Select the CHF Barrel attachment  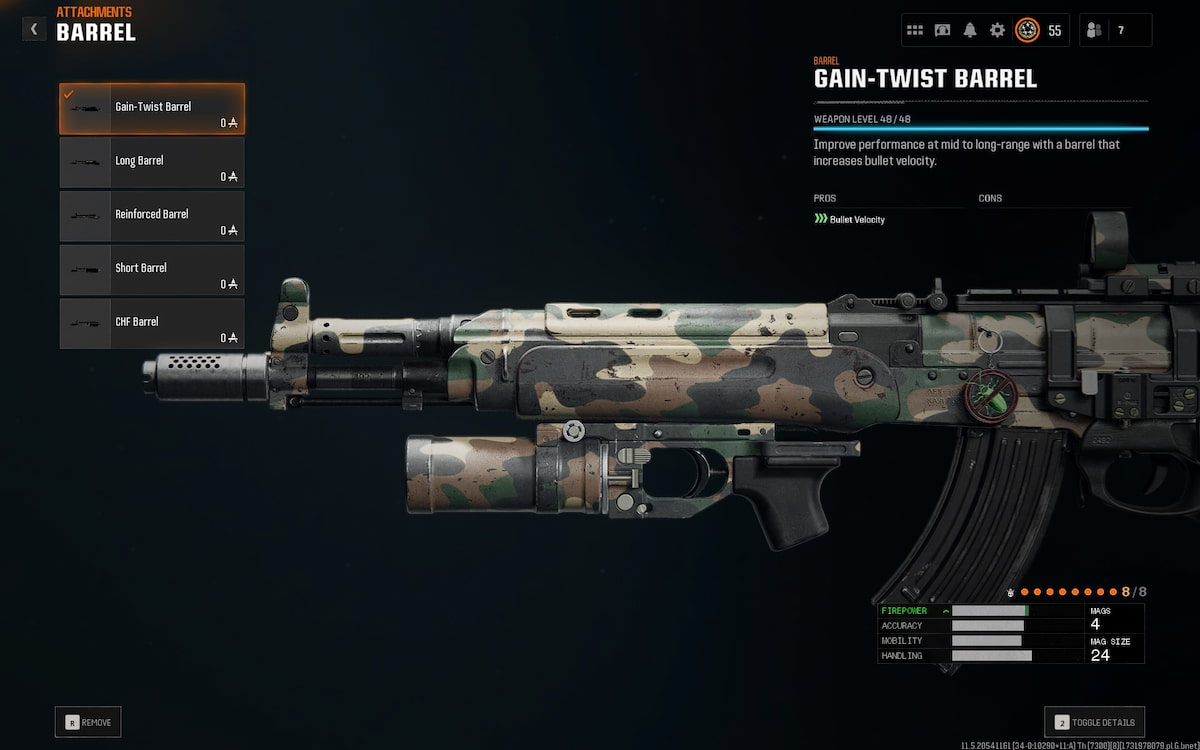pyautogui.click(x=152, y=323)
